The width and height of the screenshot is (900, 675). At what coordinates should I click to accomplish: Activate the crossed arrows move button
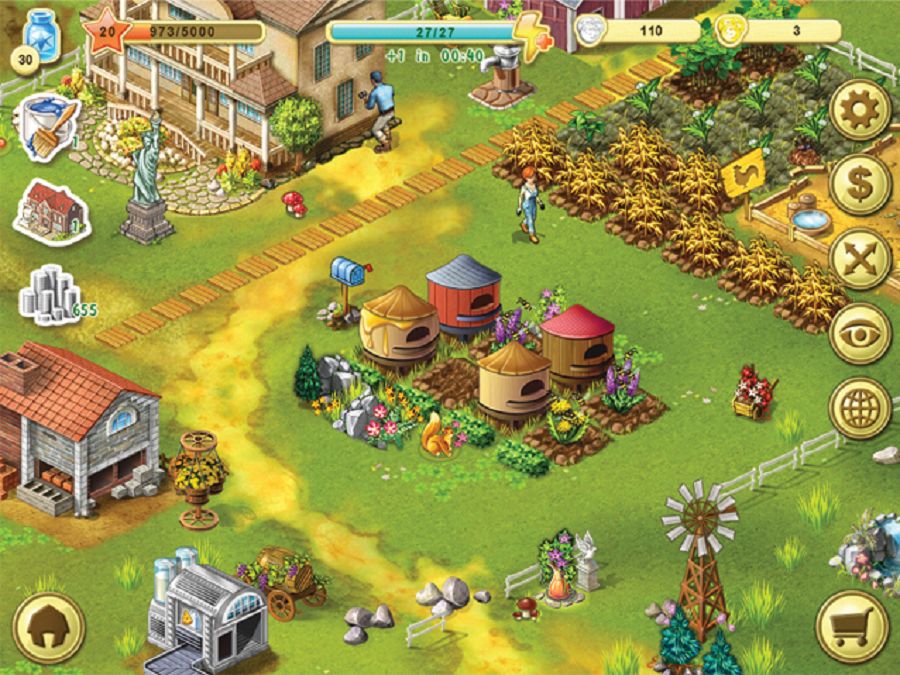860,259
